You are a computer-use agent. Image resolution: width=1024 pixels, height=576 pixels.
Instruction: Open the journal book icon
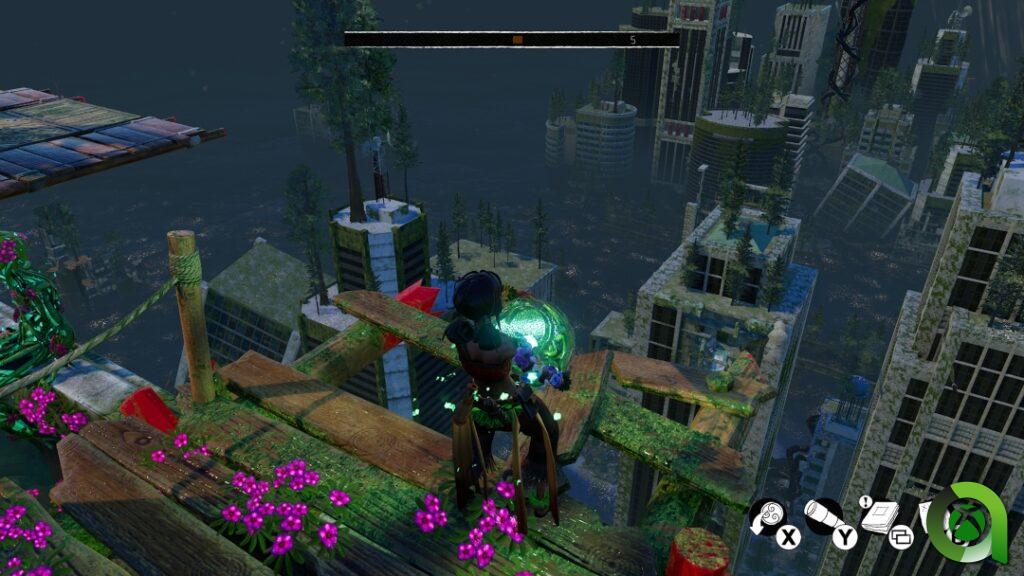point(877,516)
